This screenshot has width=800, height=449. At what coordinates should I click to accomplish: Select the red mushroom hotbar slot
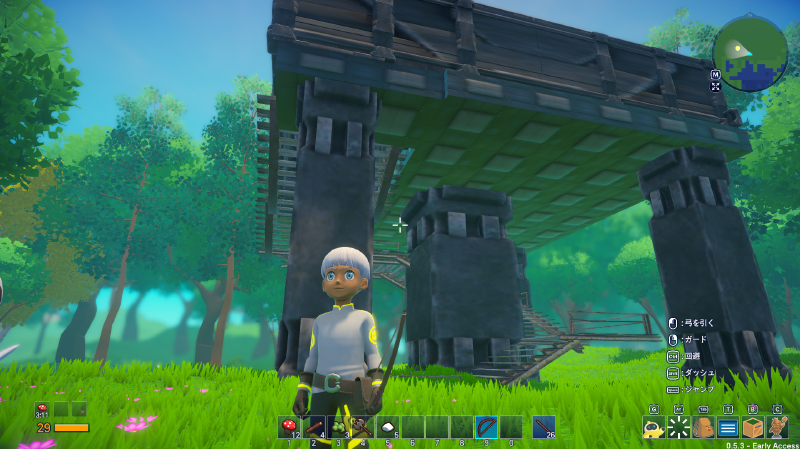[x=290, y=427]
